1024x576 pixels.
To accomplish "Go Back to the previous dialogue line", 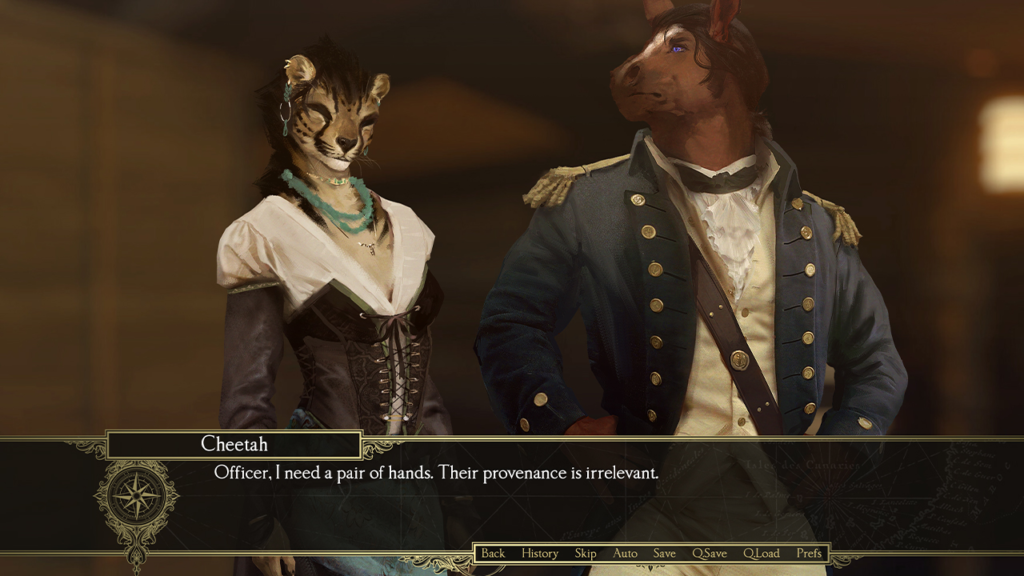I will 493,553.
